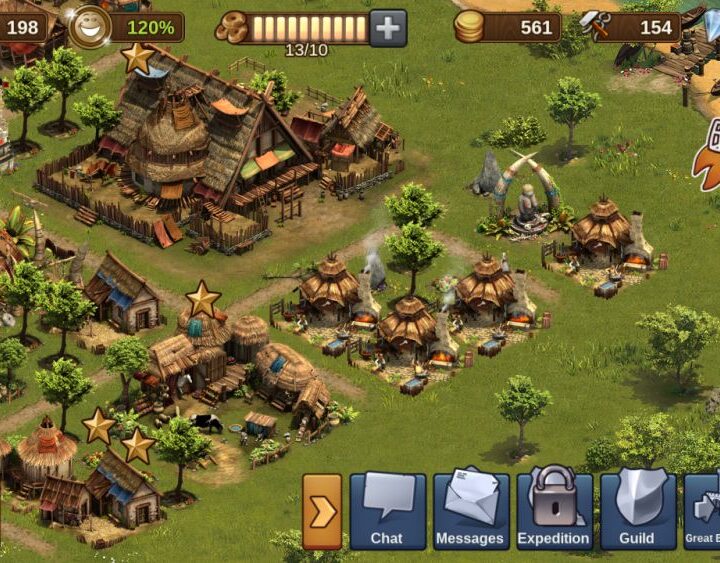
Task: Open the Great Buildings menu
Action: click(x=704, y=511)
